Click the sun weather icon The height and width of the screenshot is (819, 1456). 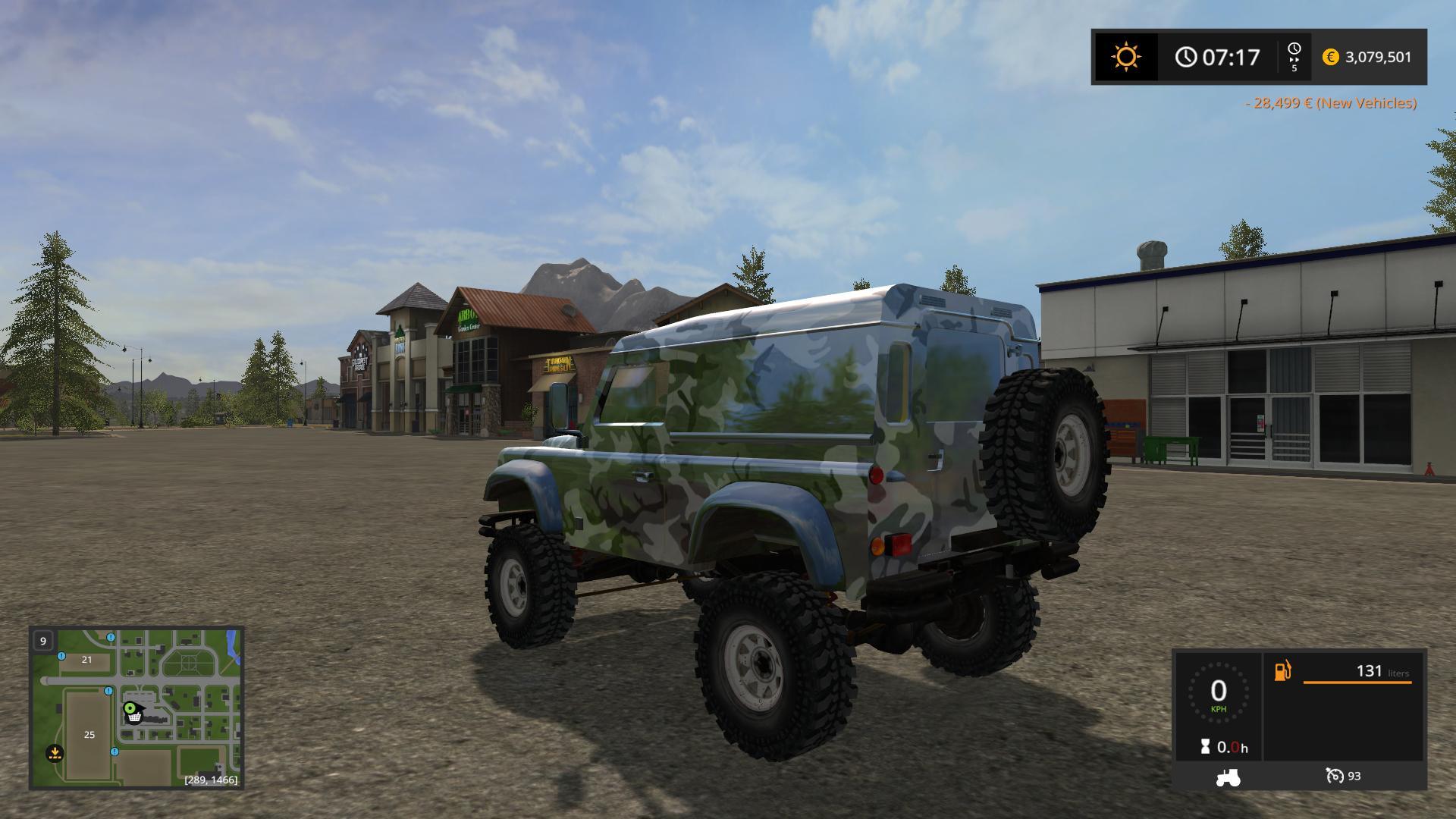(1125, 56)
